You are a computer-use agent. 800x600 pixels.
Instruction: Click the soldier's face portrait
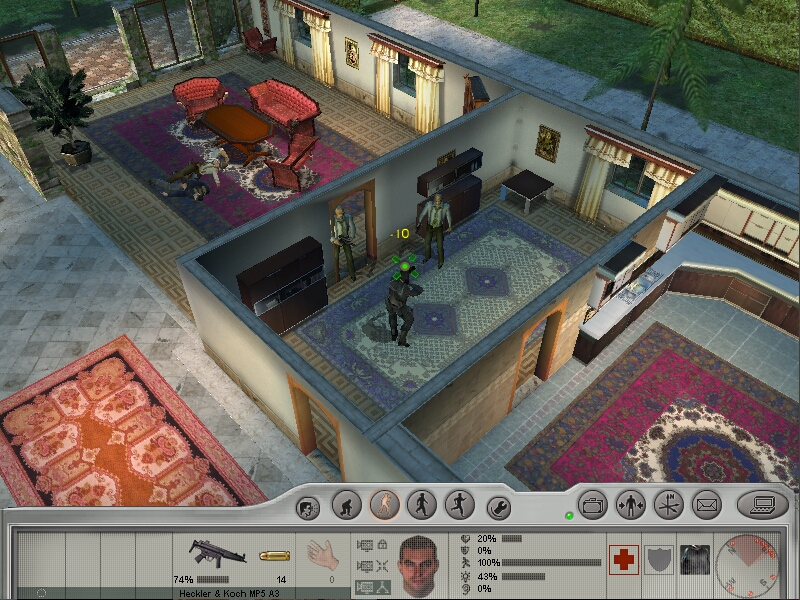point(420,563)
